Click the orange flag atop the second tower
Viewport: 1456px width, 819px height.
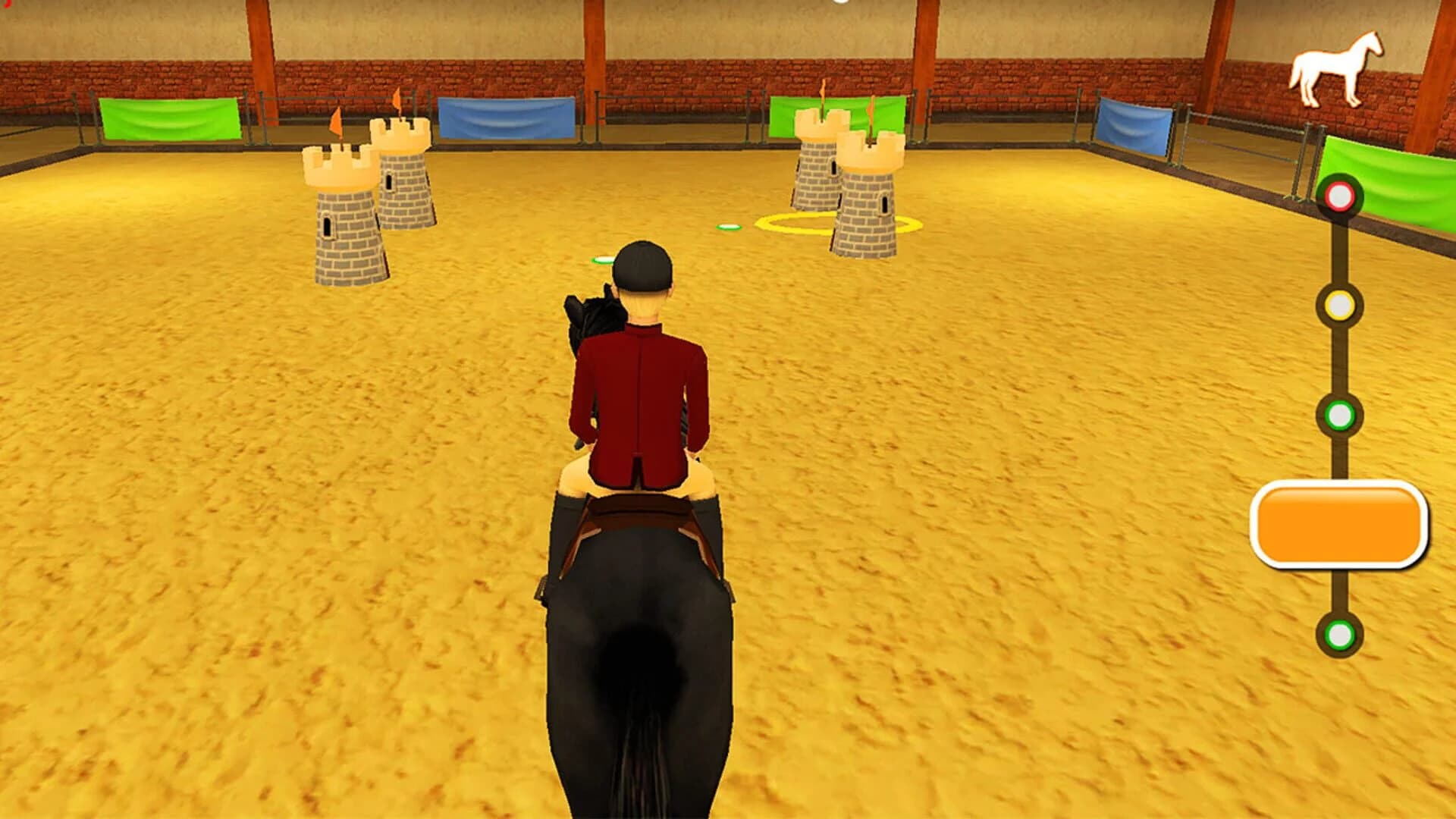tap(397, 99)
